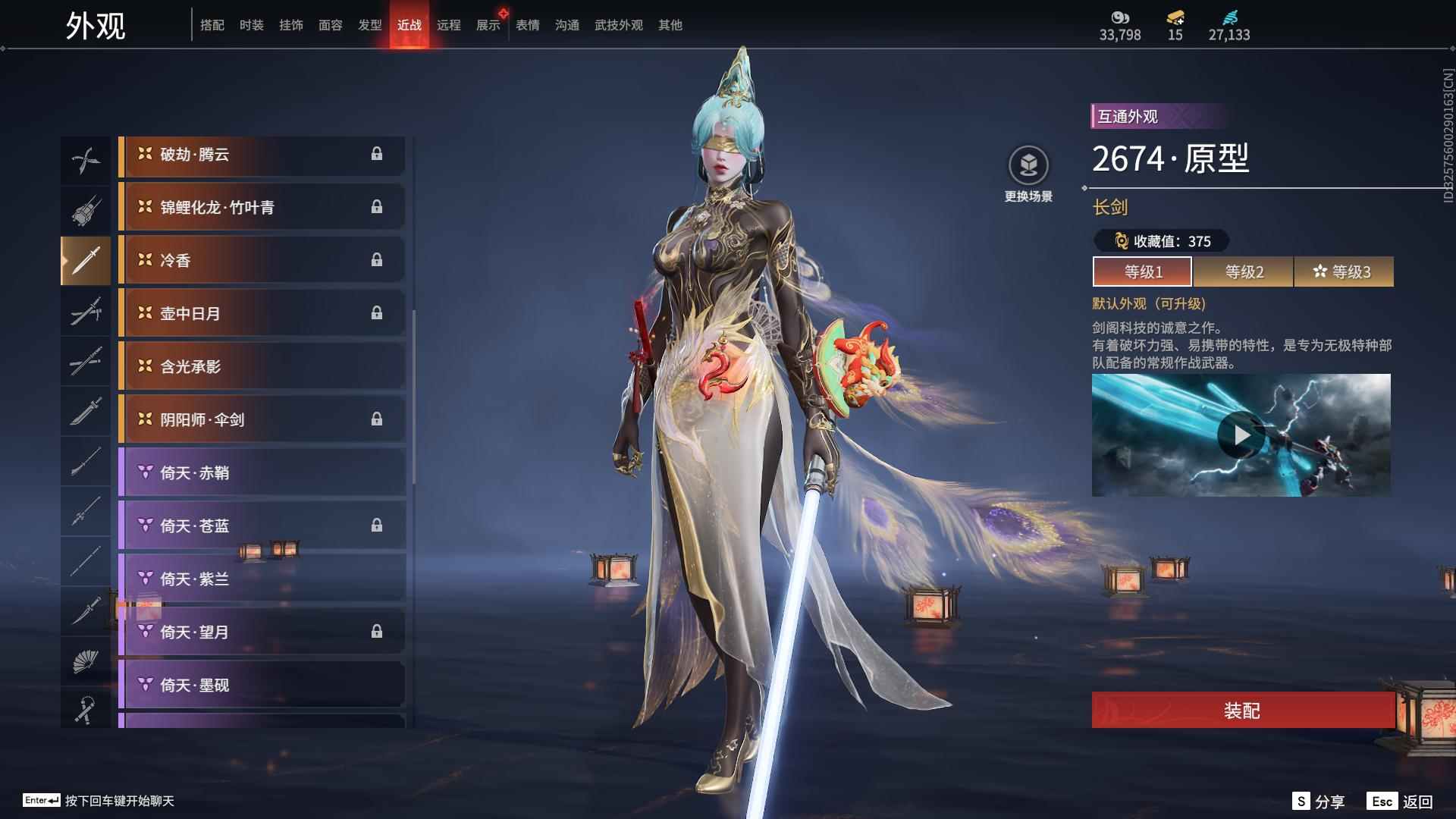Click the 分享 share button

tap(1319, 802)
